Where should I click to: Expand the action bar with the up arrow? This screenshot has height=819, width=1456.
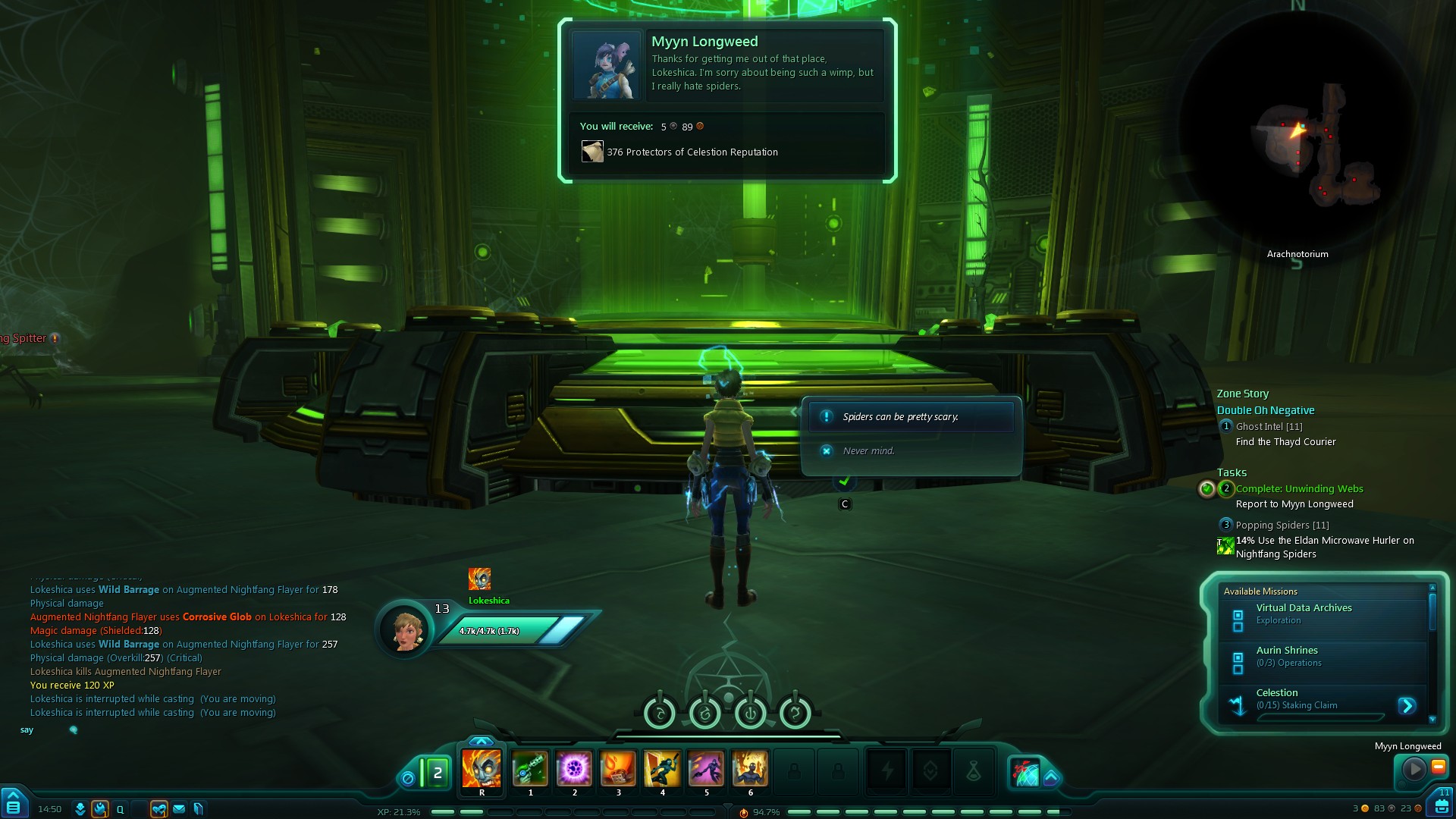481,741
